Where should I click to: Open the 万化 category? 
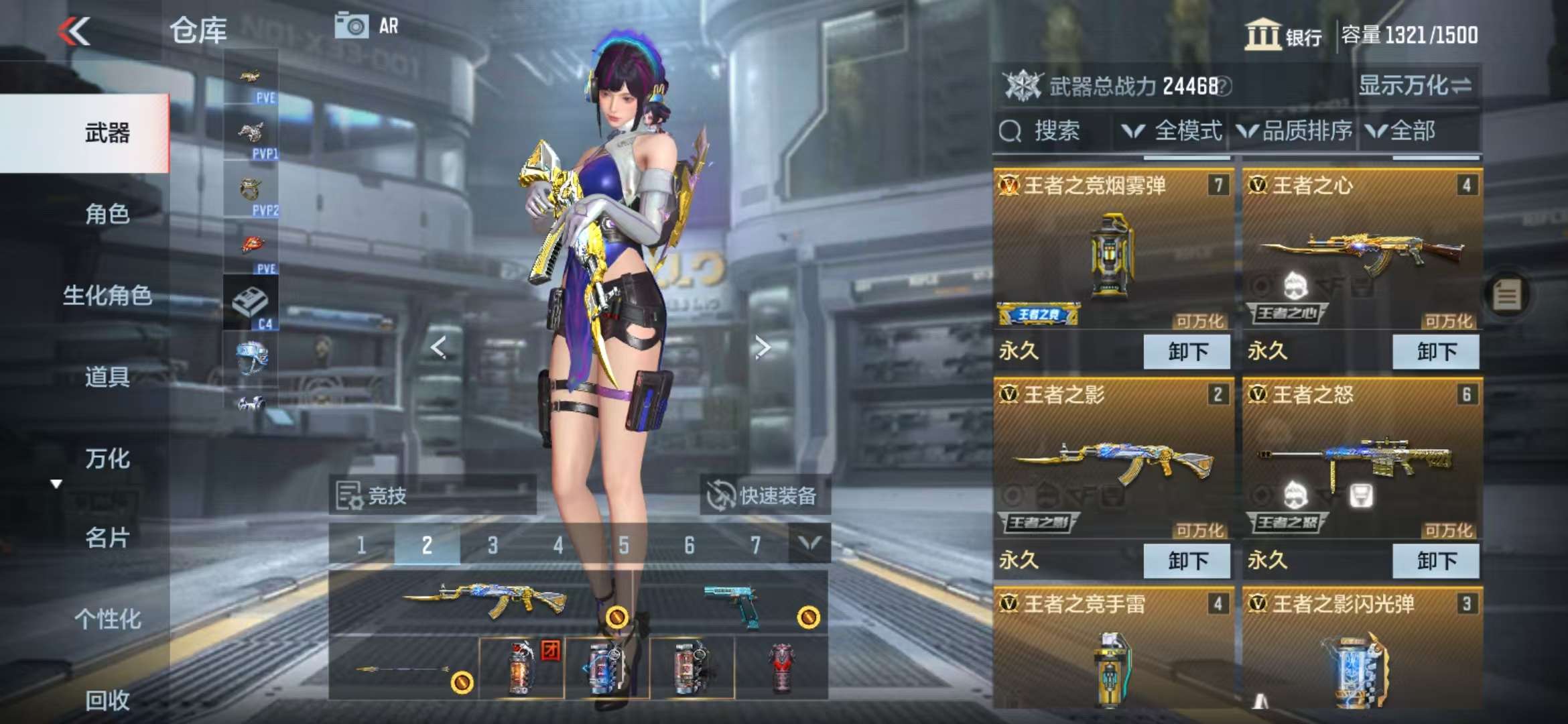pyautogui.click(x=107, y=459)
